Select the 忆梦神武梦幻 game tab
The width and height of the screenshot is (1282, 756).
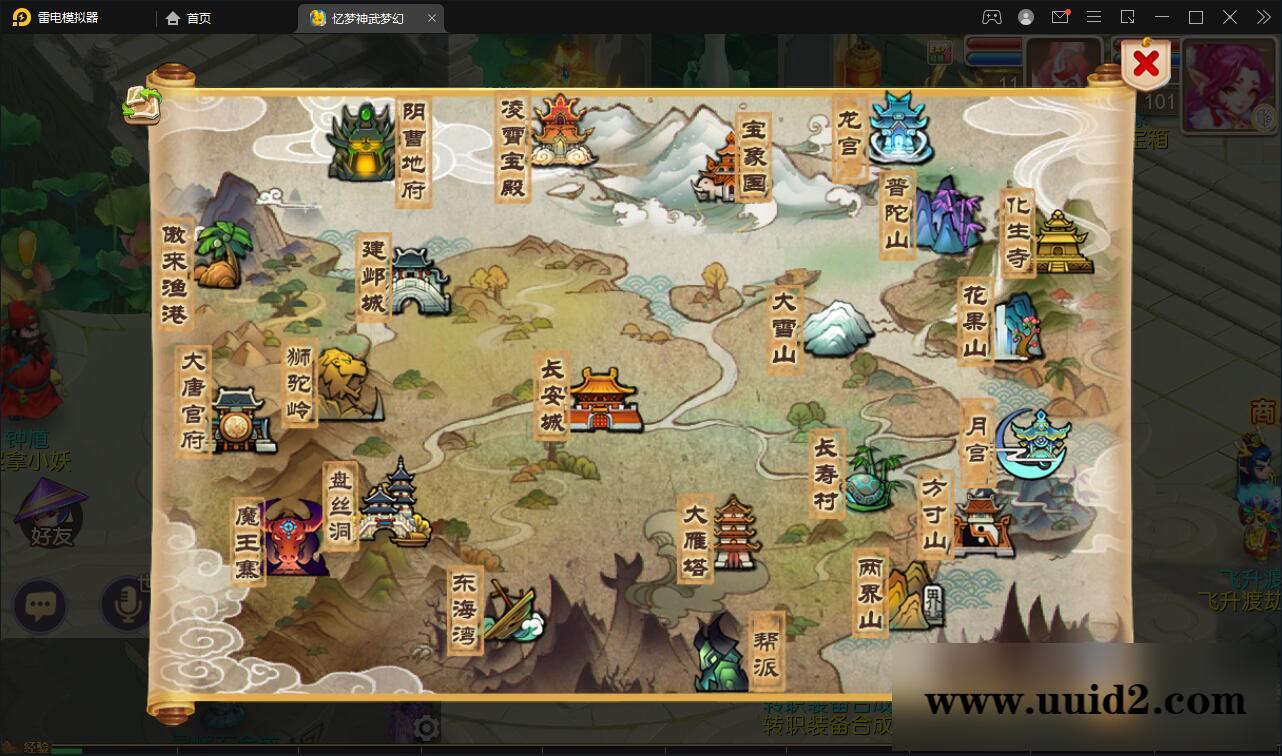click(370, 17)
